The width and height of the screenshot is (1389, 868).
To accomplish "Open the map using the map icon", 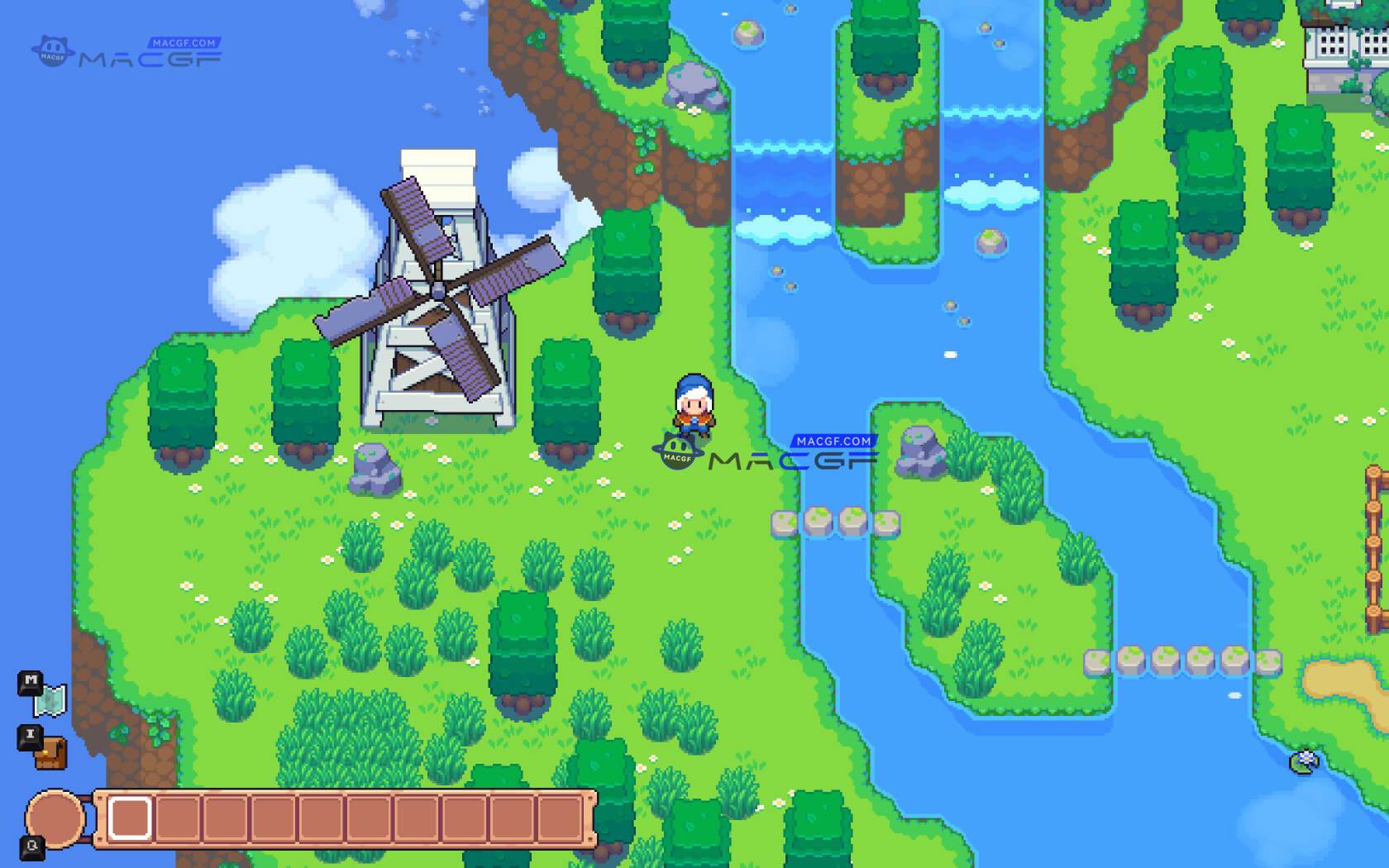I will point(51,699).
